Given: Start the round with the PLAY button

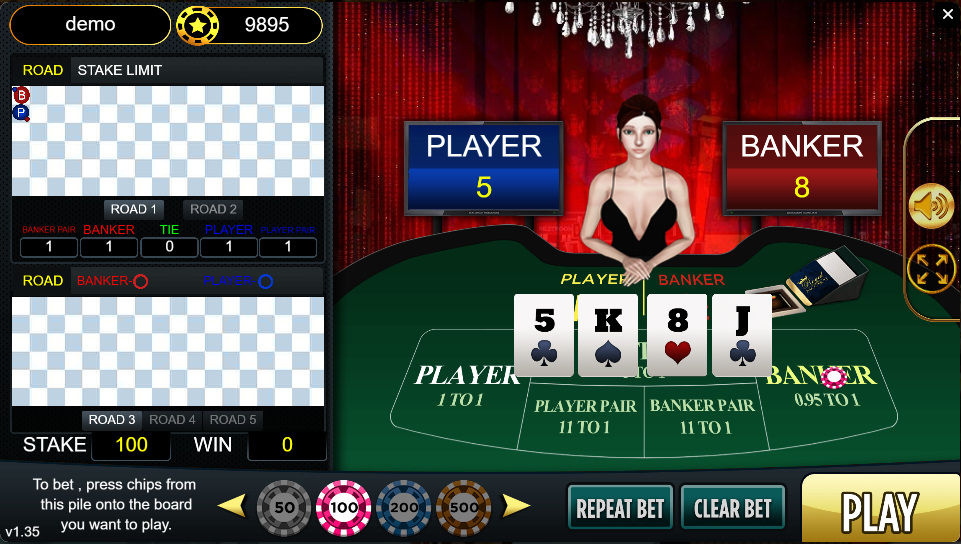Looking at the screenshot, I should coord(879,510).
